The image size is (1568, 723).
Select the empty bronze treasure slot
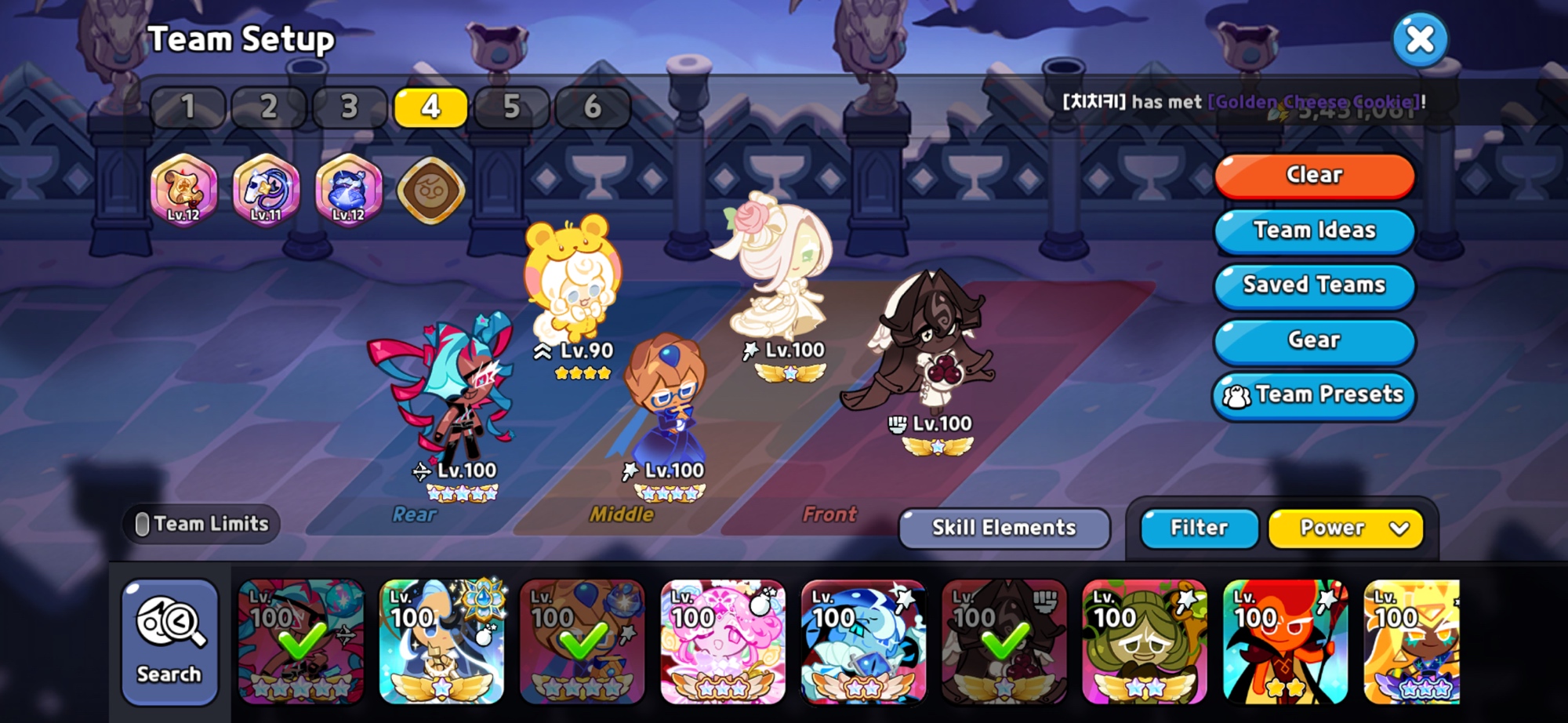430,190
